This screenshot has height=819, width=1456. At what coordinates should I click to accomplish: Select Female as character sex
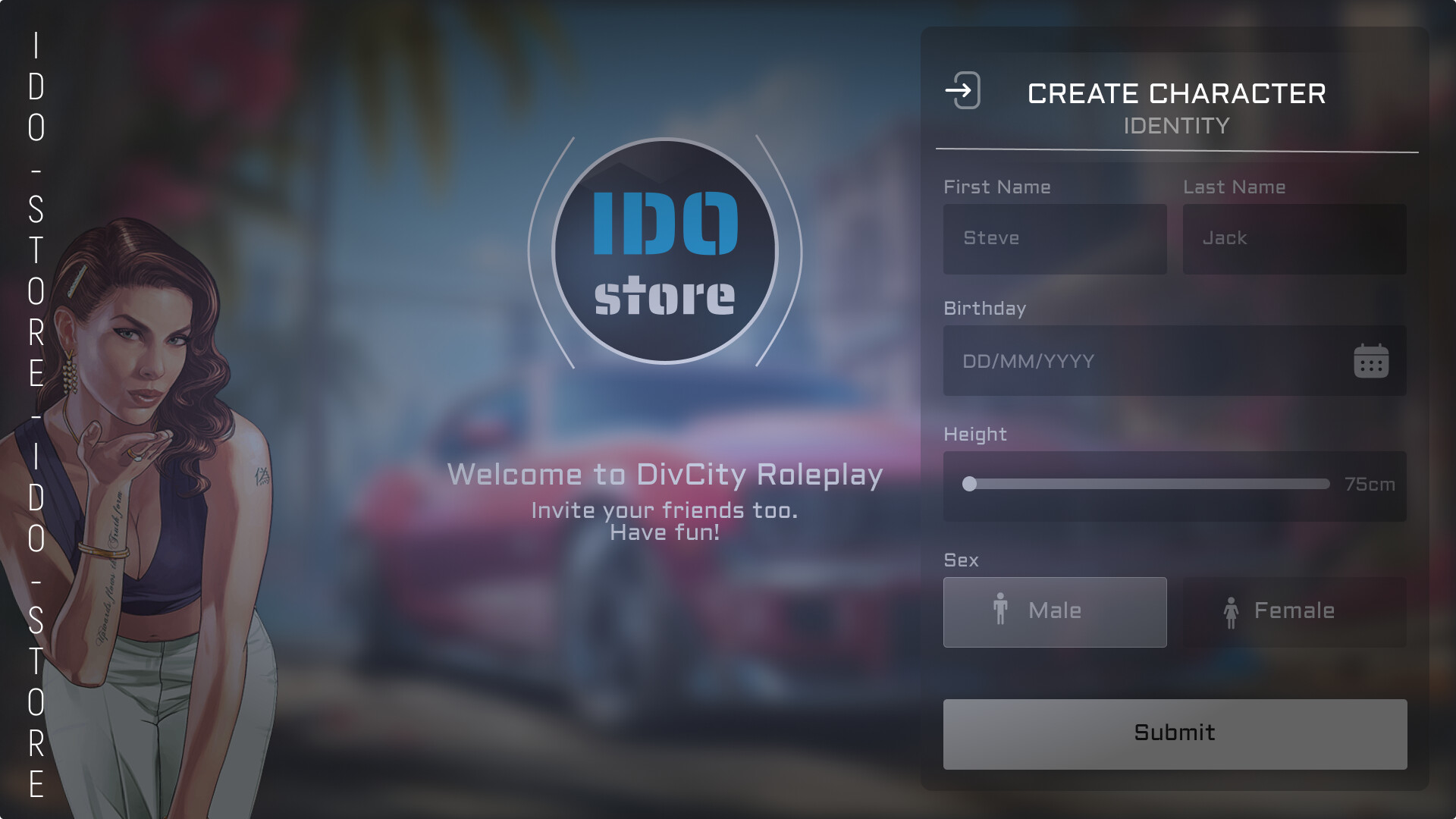tap(1293, 611)
